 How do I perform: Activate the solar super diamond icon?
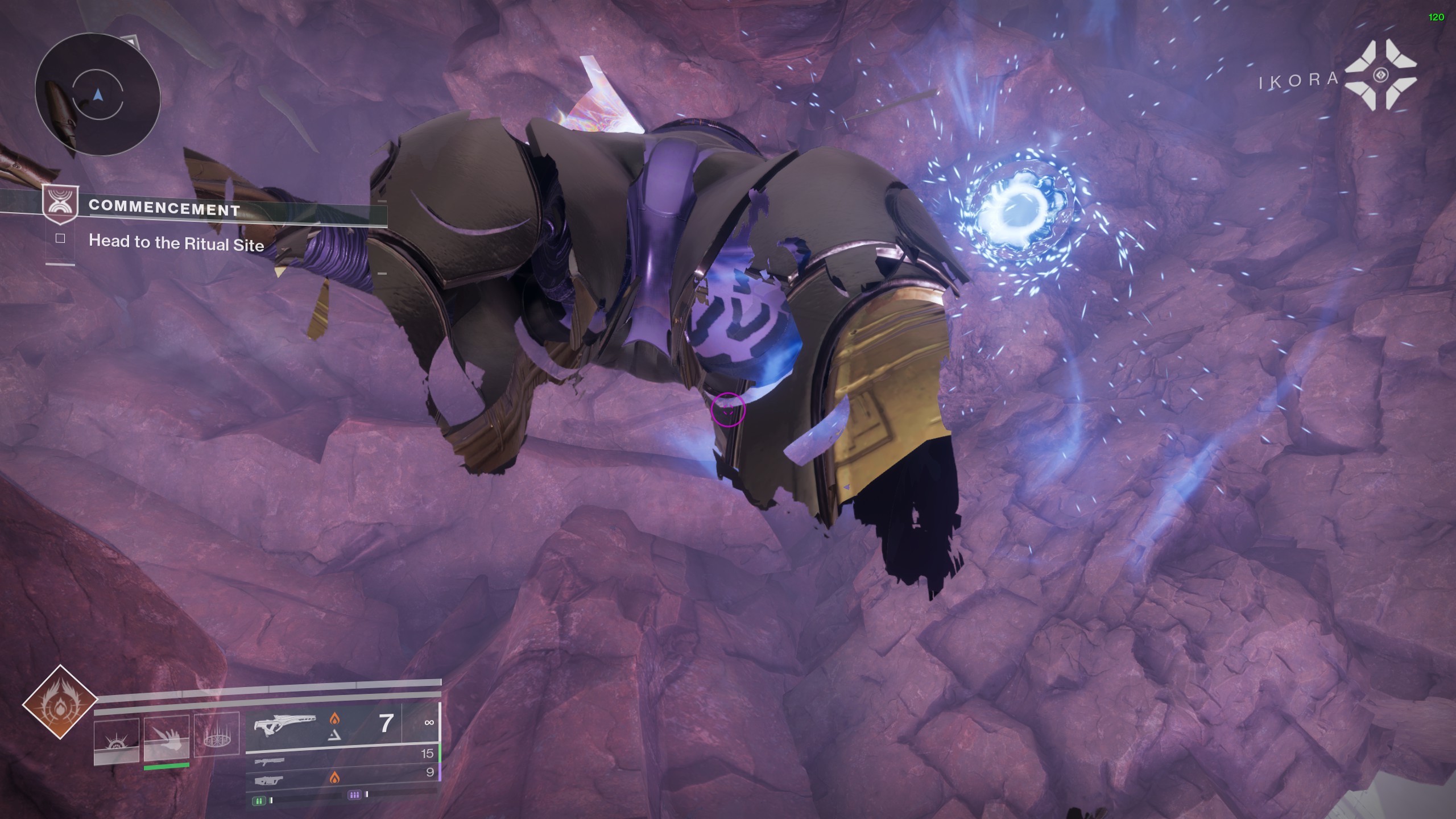60,702
